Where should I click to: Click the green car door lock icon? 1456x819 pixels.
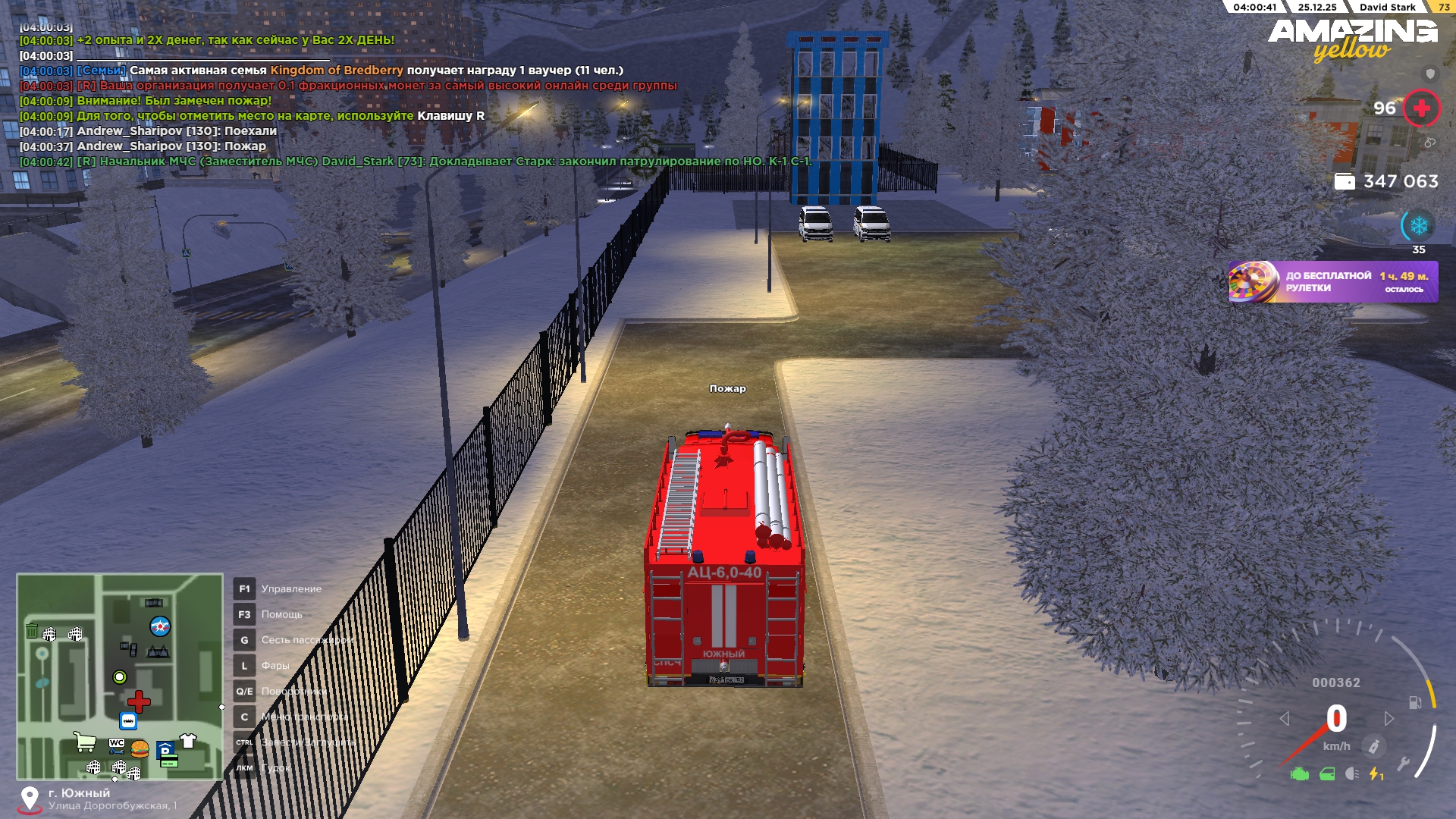pos(1327,774)
